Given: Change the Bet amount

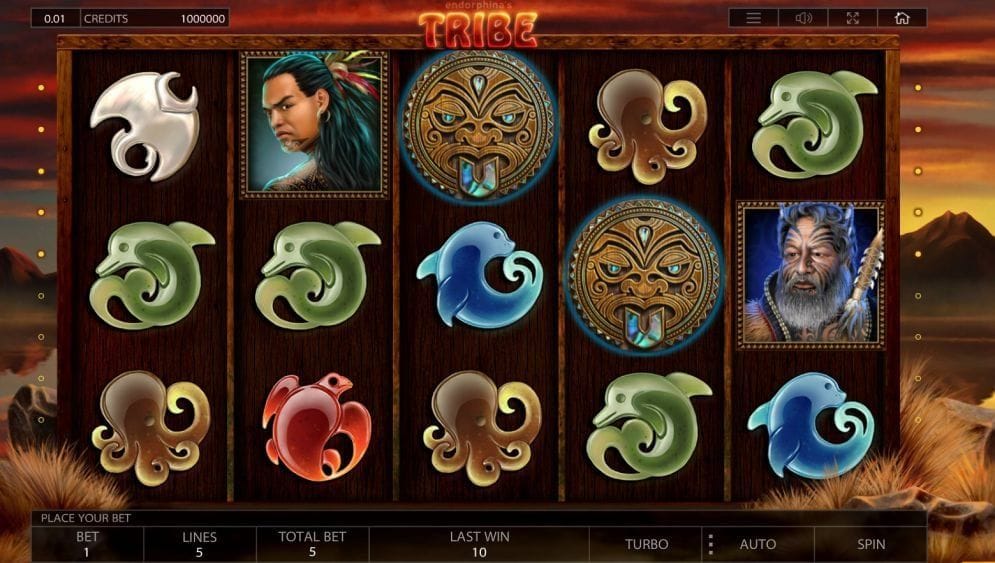Looking at the screenshot, I should [88, 544].
